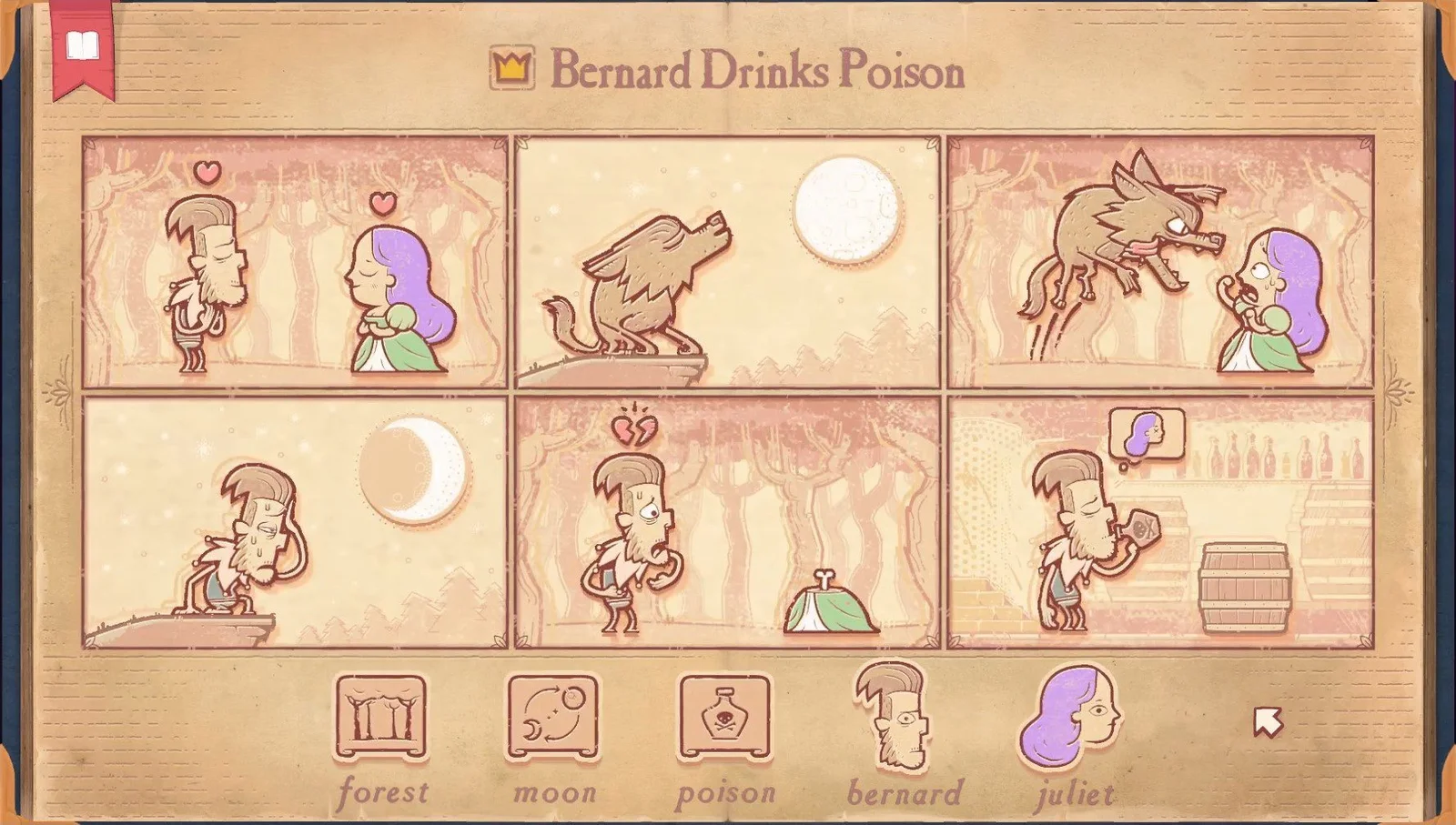Expand the first comic panel with lovers
Image resolution: width=1456 pixels, height=825 pixels.
point(291,259)
